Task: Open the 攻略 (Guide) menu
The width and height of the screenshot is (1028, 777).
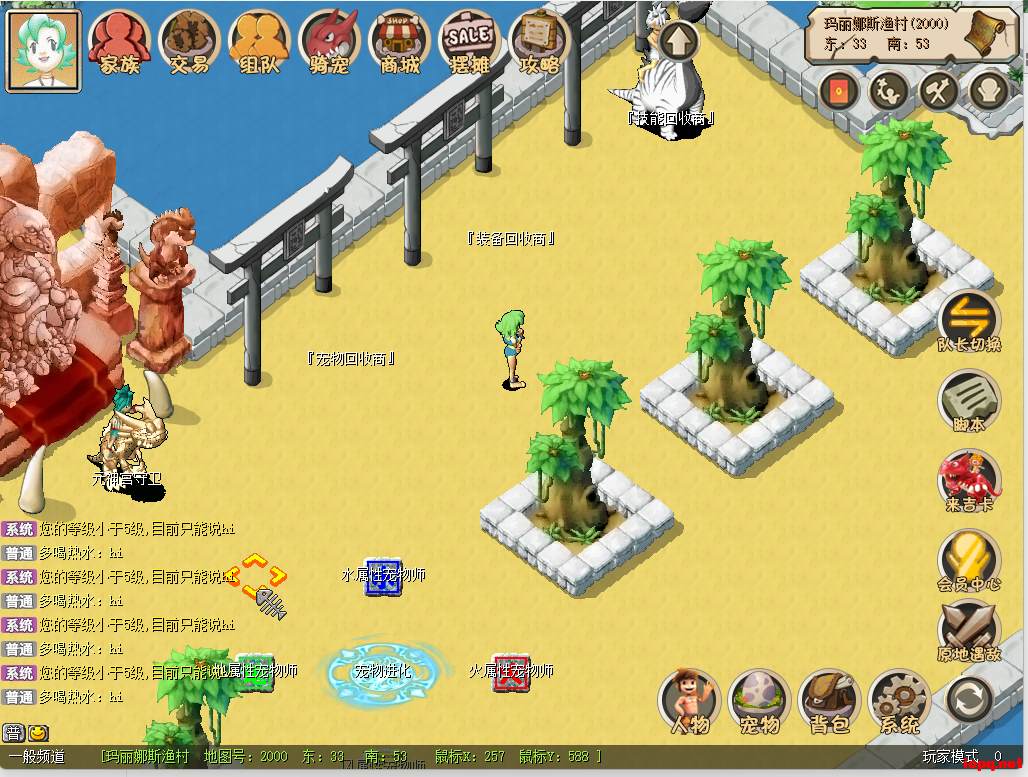Action: click(x=539, y=40)
